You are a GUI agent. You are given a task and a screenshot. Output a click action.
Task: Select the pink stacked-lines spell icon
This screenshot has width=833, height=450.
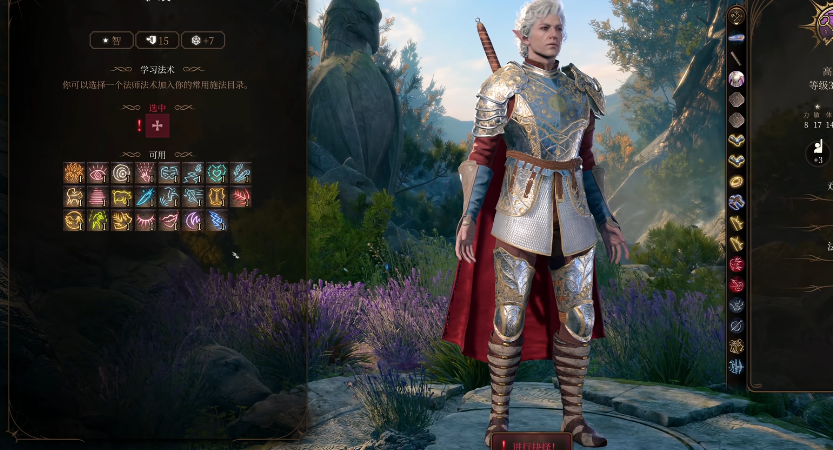coord(98,197)
